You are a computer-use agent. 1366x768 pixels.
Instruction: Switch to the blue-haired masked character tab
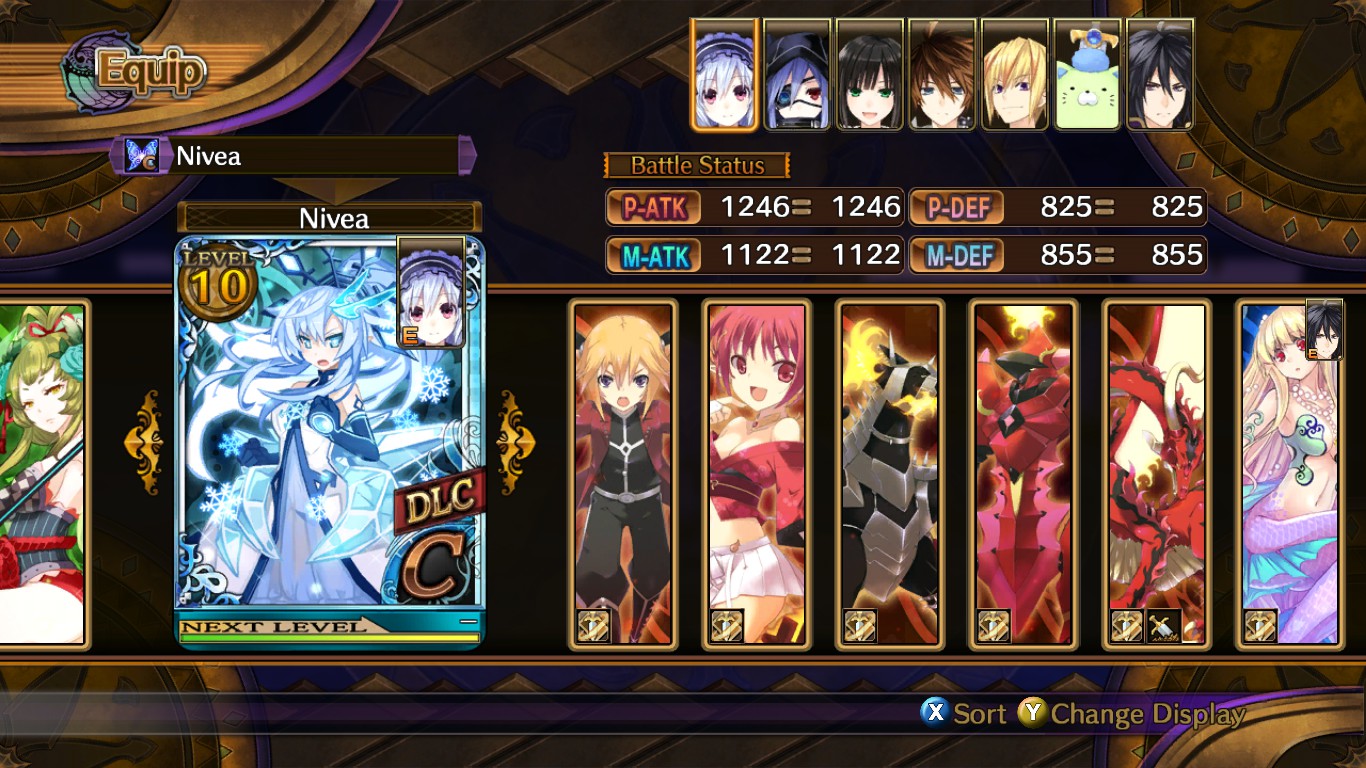pyautogui.click(x=798, y=75)
